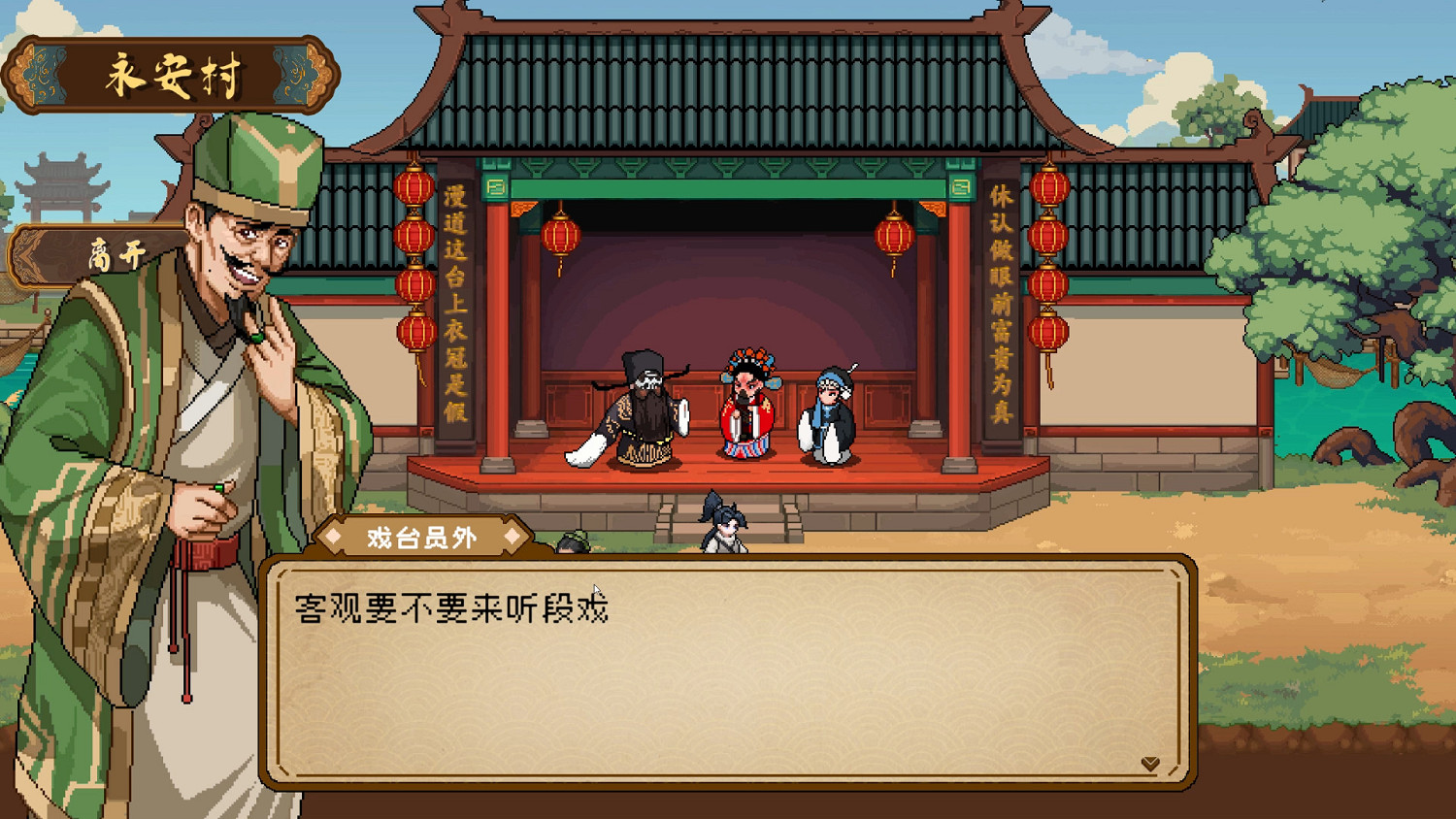Click the blue-clad young opera actor
This screenshot has height=819, width=1456.
830,412
